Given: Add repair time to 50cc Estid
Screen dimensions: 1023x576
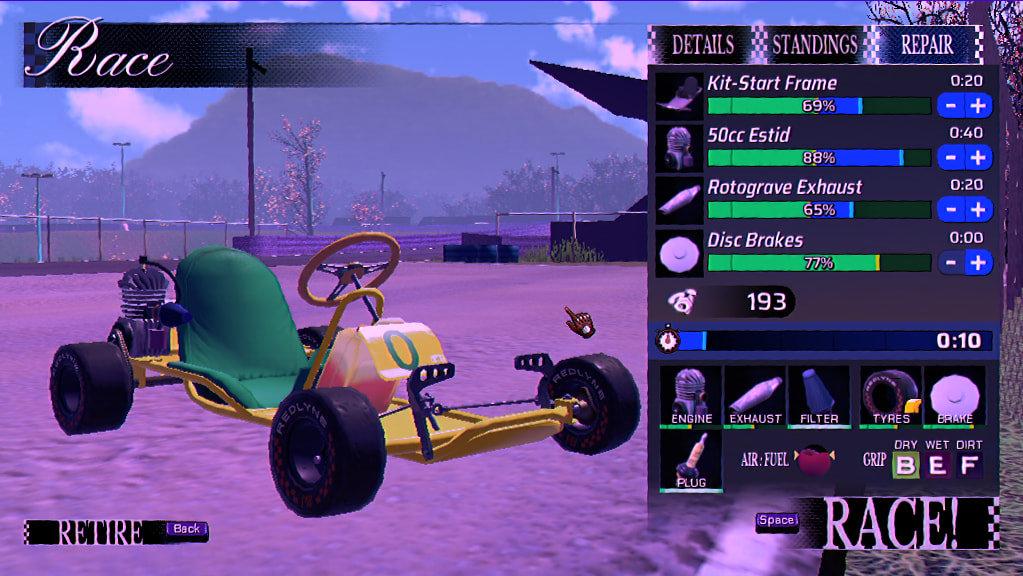Looking at the screenshot, I should 978,157.
